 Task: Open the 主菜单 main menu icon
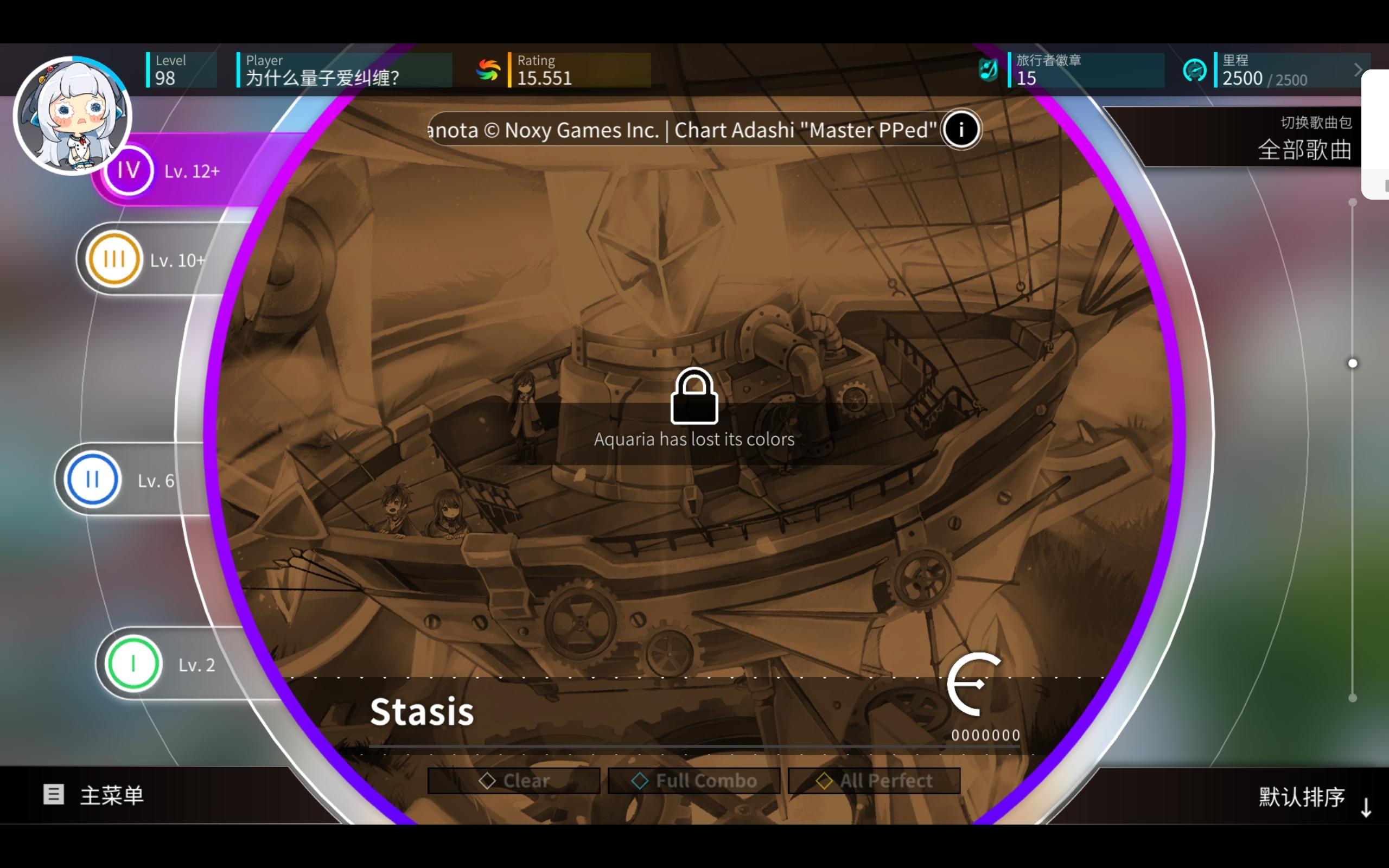(x=53, y=795)
